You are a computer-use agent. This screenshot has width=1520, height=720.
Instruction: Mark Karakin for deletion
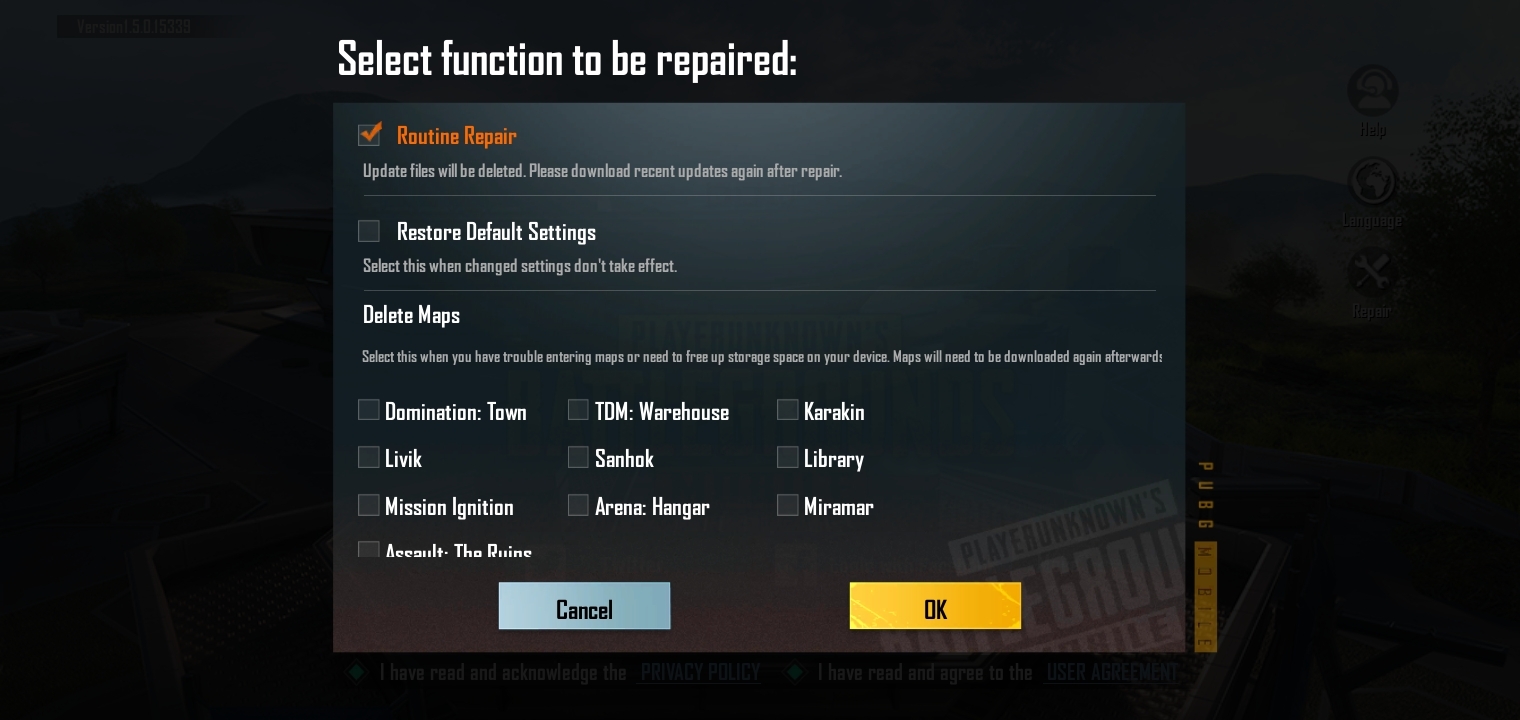tap(788, 410)
